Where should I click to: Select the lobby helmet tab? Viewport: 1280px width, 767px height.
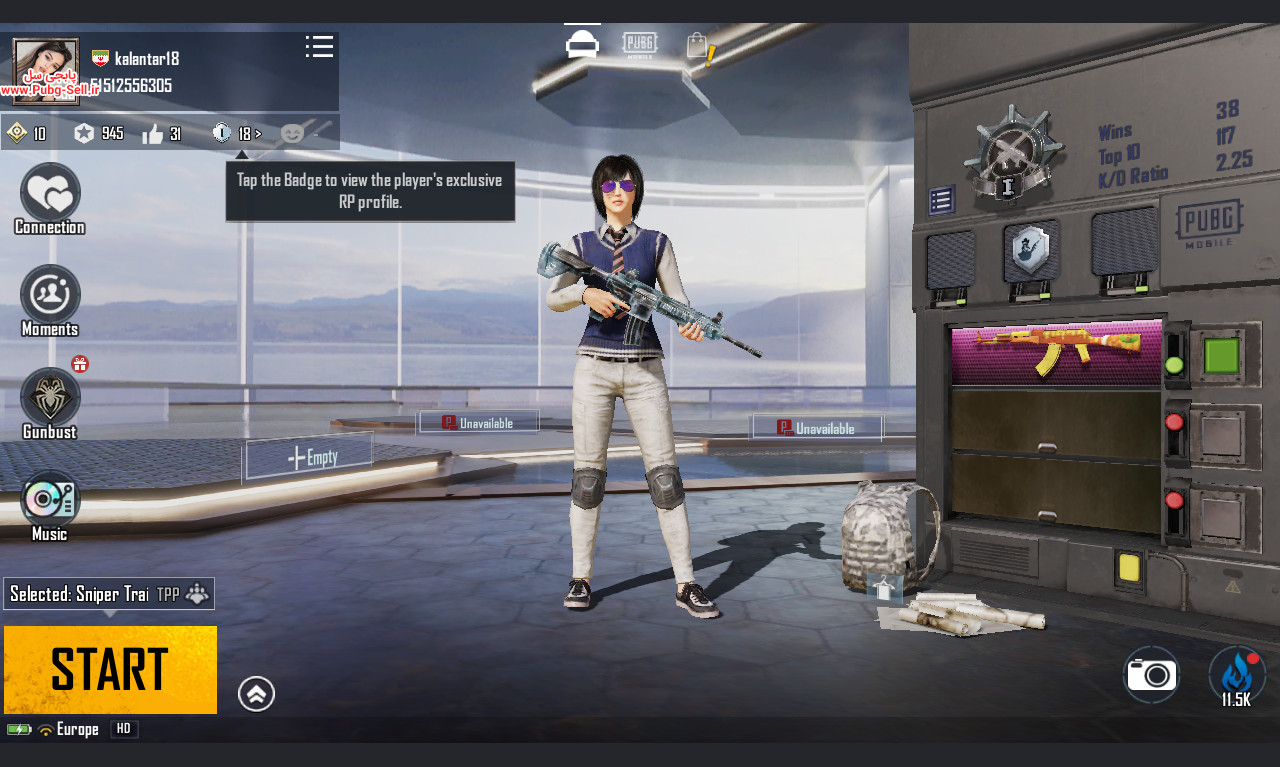582,45
